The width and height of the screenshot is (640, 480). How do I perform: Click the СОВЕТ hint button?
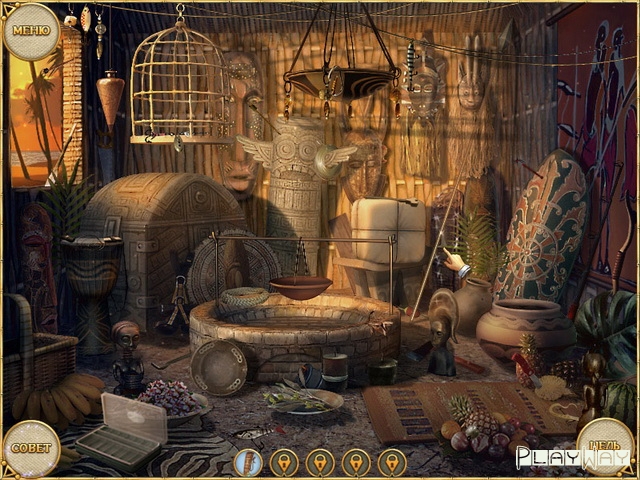31,448
